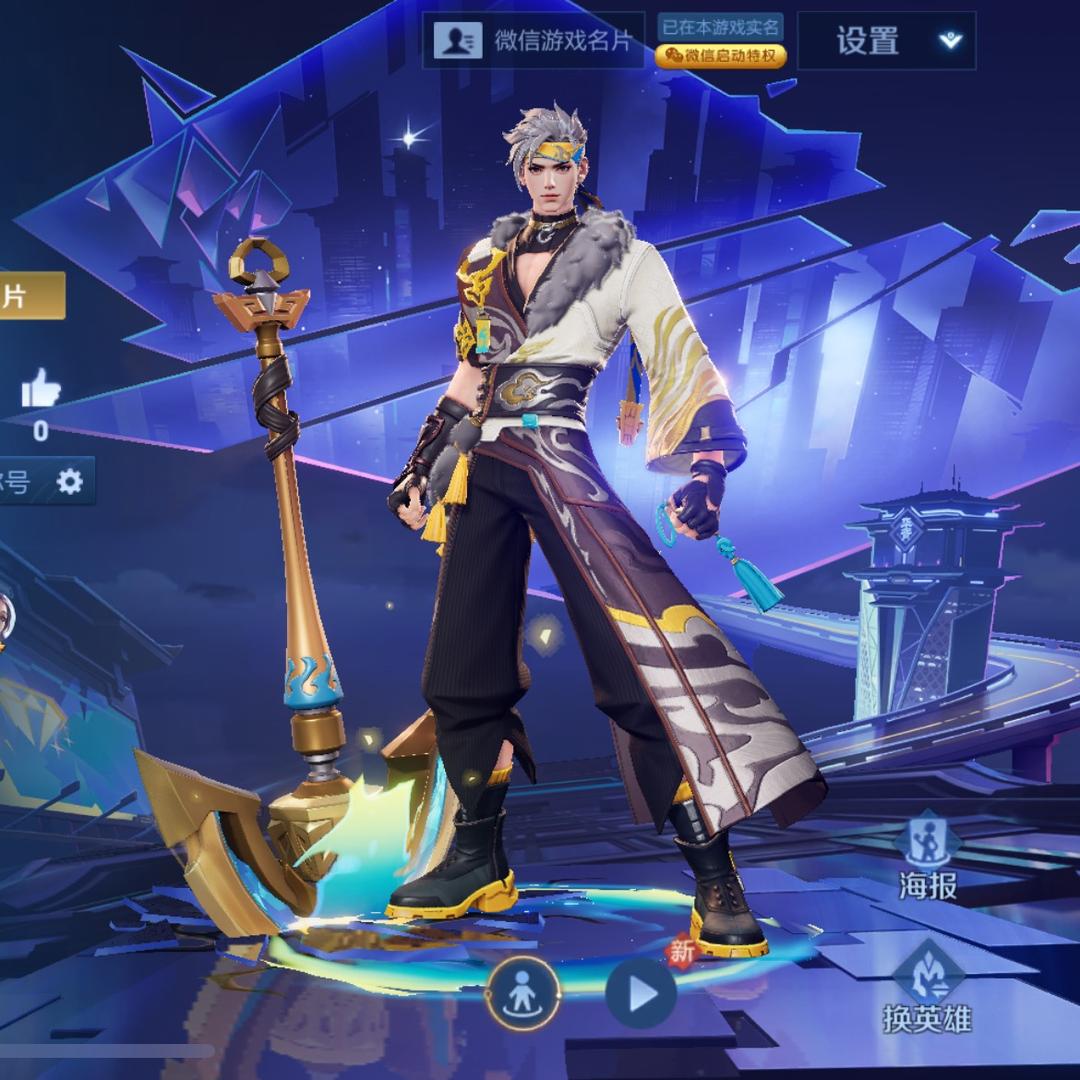Screen dimensions: 1080x1080
Task: Open the 设置 settings dropdown
Action: pos(886,41)
